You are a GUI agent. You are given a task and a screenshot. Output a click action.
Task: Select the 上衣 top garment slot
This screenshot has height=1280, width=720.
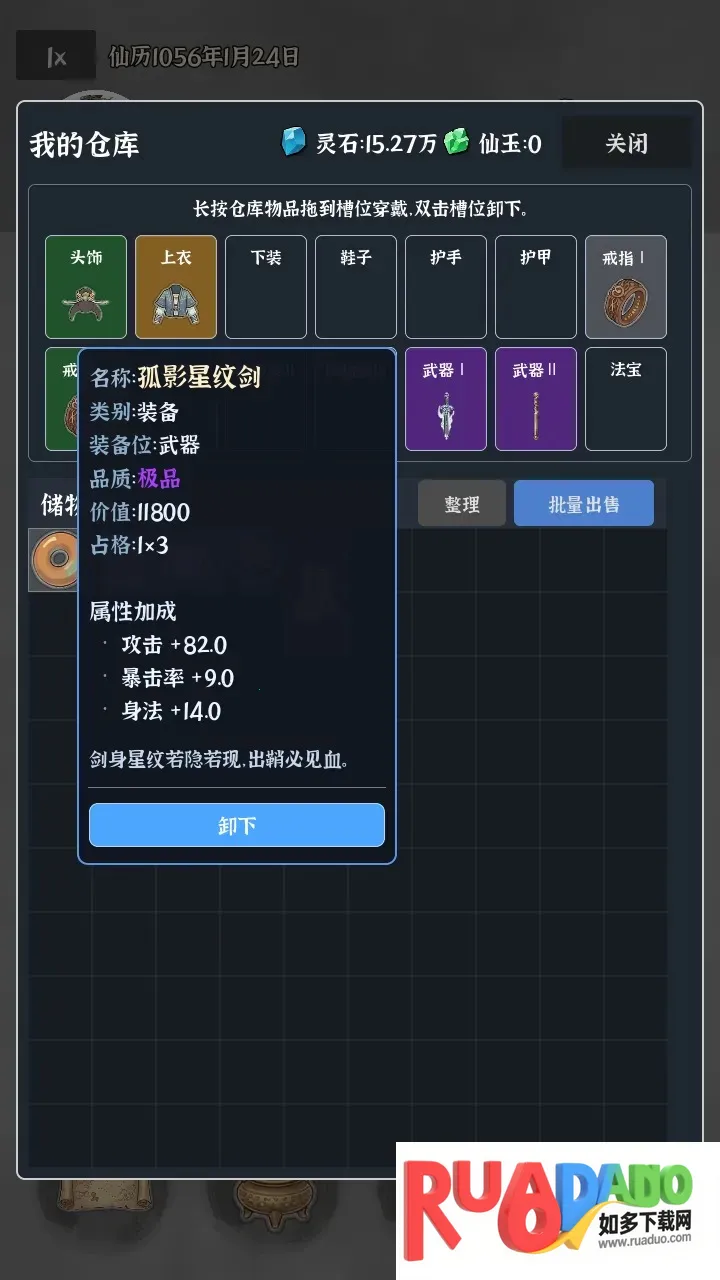176,287
